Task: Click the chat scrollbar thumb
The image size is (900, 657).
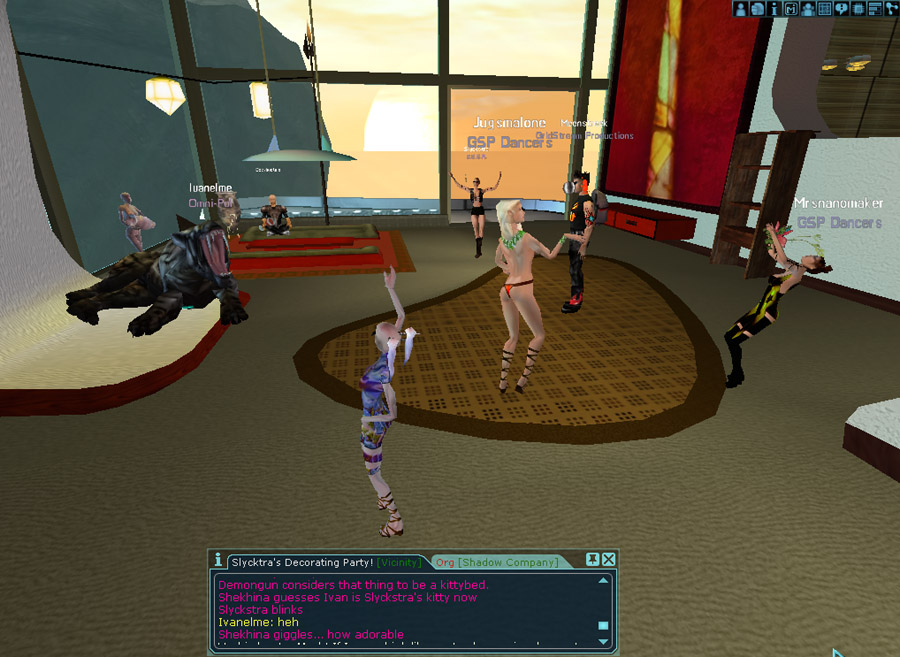Action: pyautogui.click(x=603, y=626)
